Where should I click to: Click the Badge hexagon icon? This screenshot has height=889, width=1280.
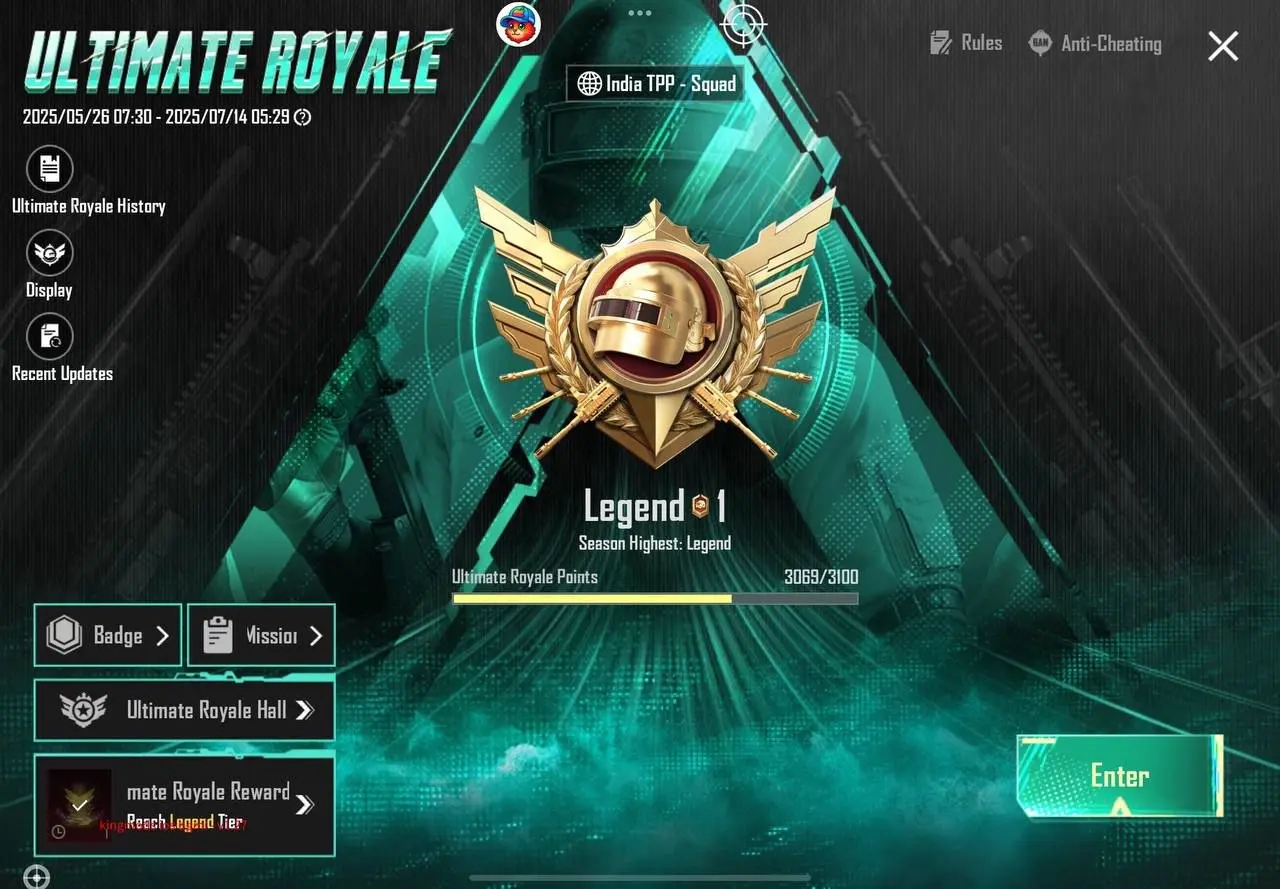(x=64, y=635)
